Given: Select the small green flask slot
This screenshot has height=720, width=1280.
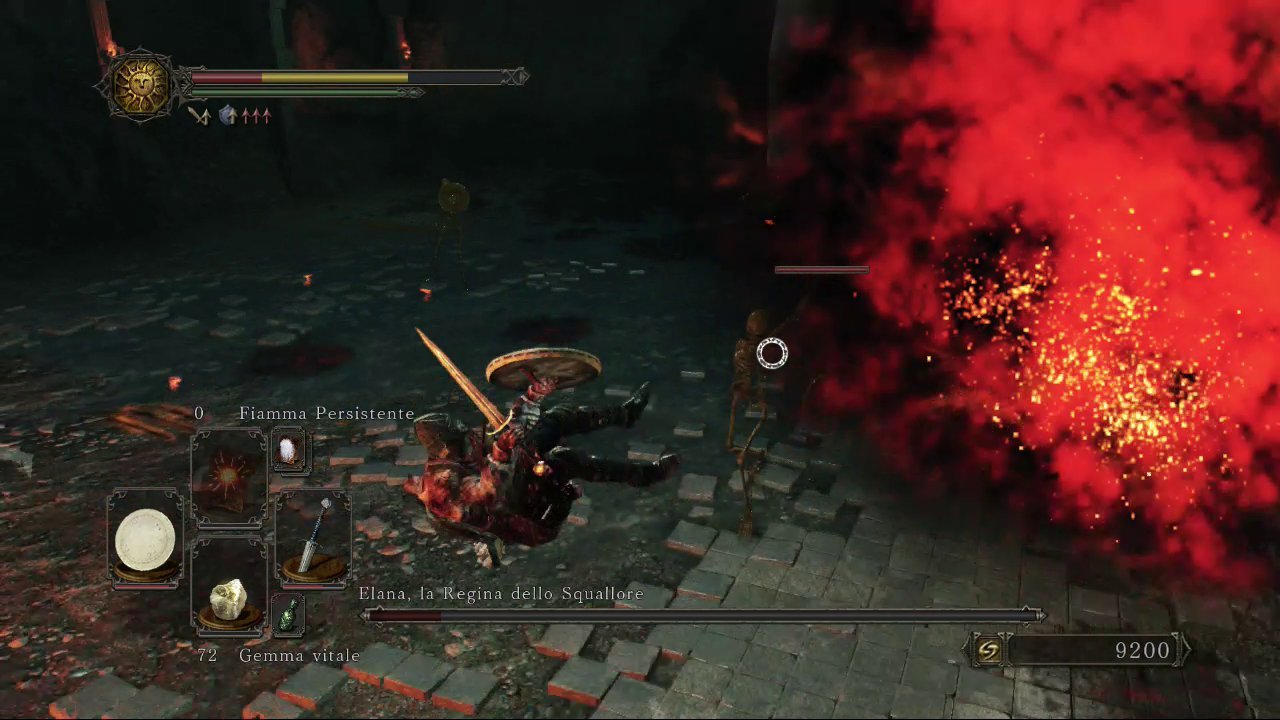Looking at the screenshot, I should (x=288, y=614).
